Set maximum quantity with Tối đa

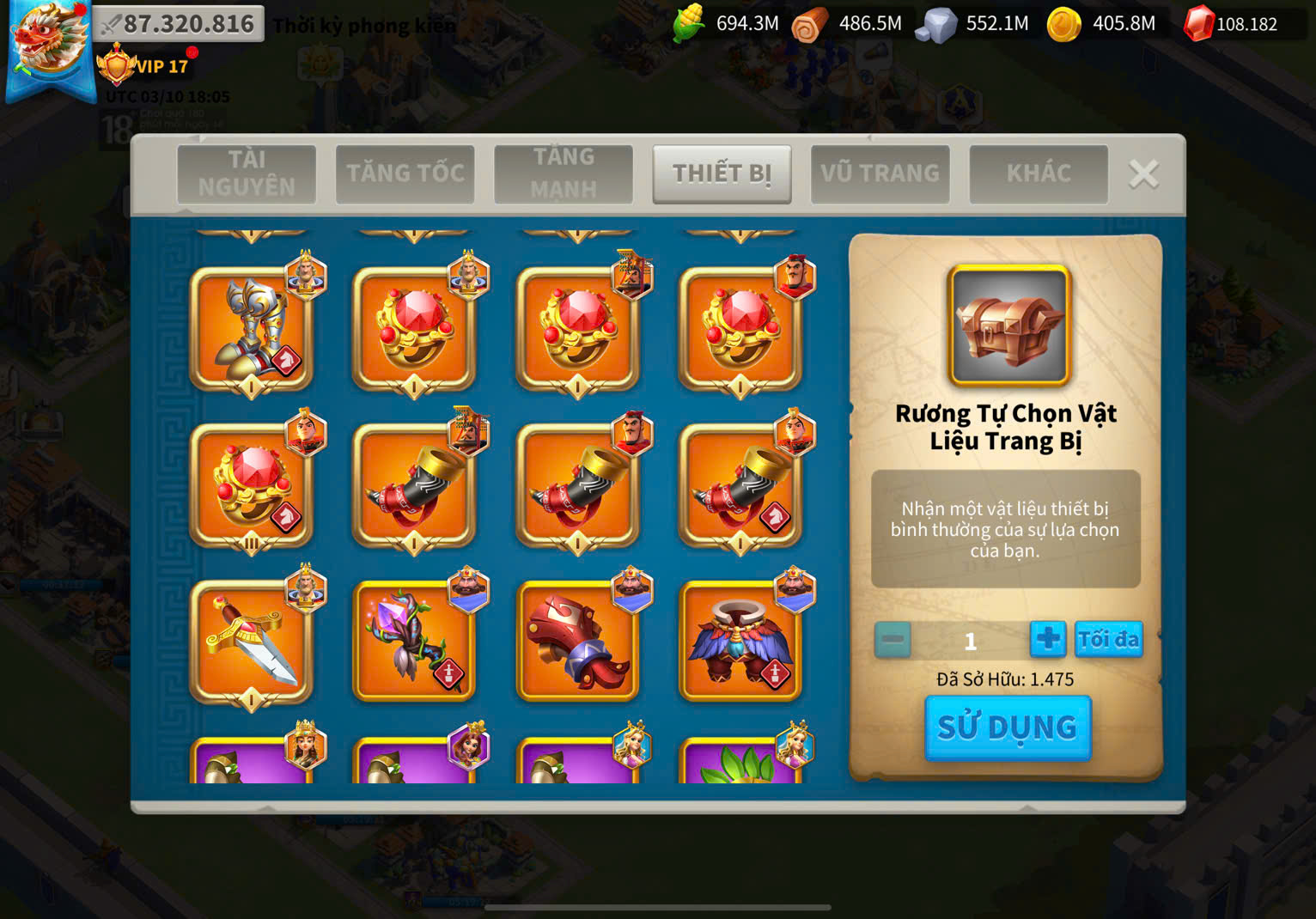(1108, 639)
